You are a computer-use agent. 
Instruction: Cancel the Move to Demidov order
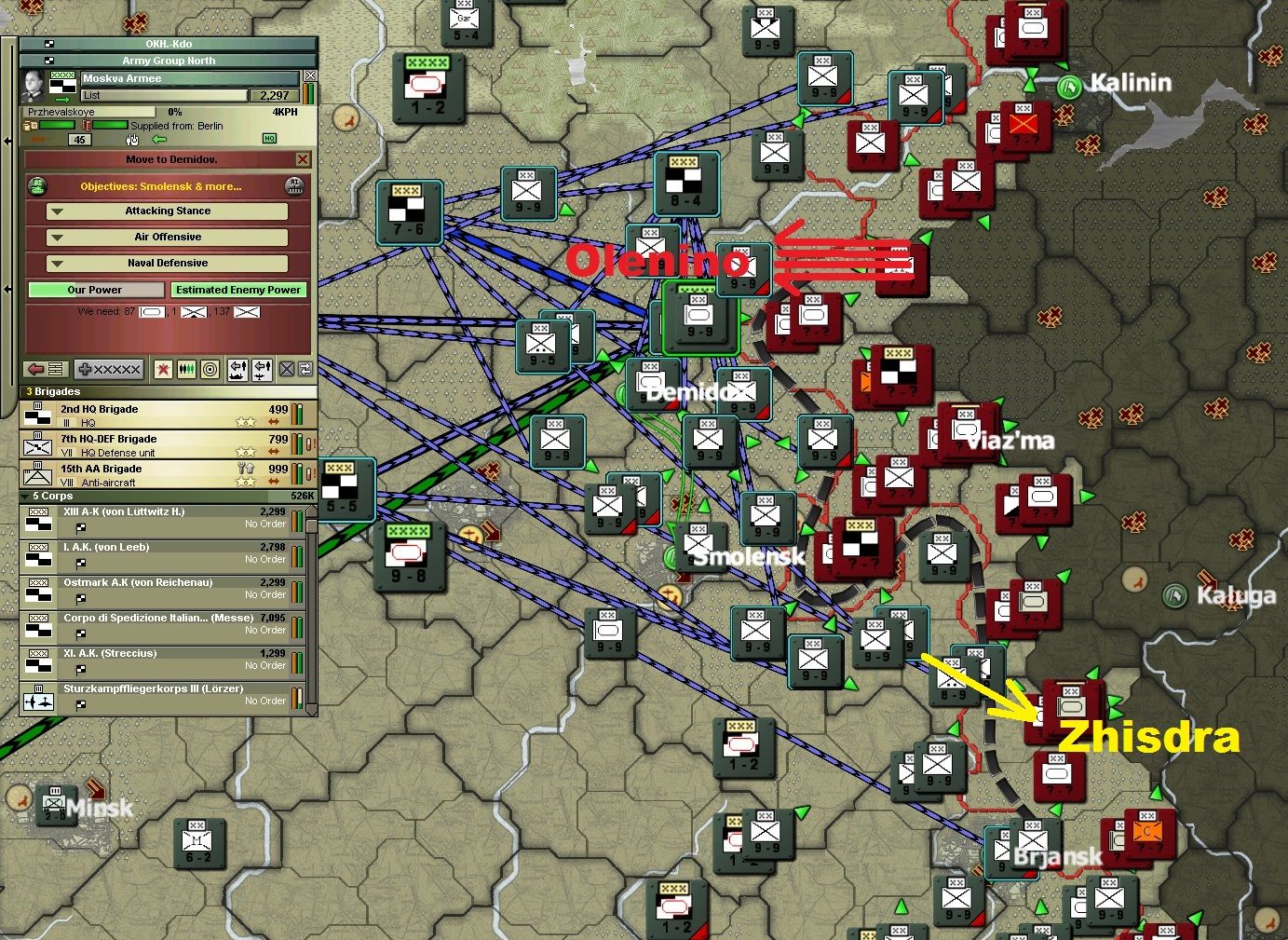[x=302, y=159]
